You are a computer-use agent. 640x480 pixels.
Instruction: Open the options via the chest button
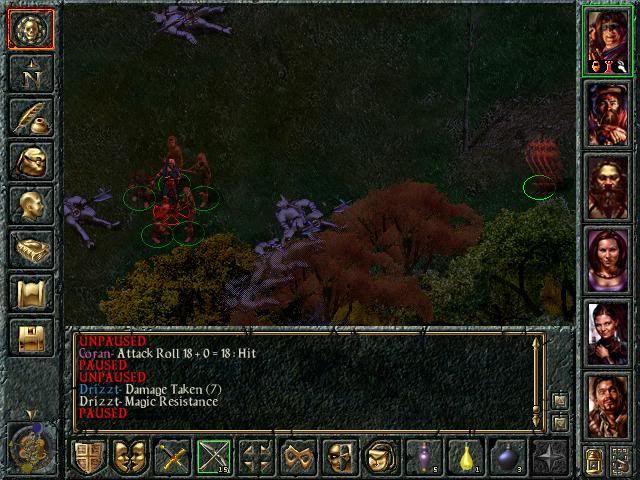[30, 337]
